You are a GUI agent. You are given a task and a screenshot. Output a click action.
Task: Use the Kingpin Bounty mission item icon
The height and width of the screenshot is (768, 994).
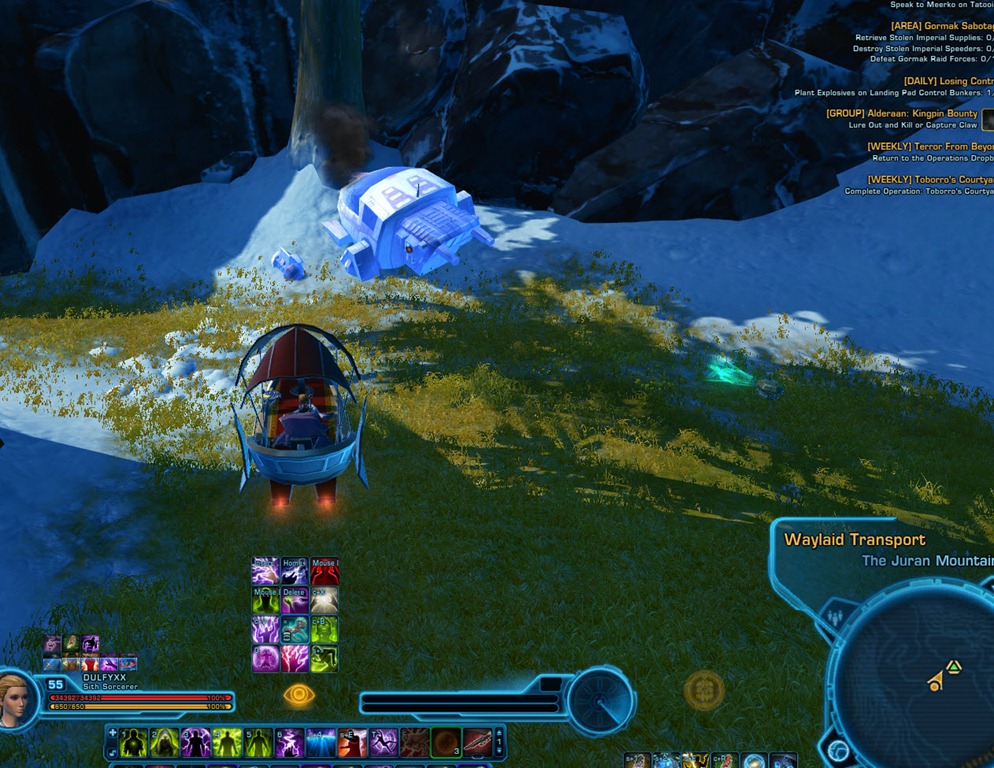pos(988,120)
